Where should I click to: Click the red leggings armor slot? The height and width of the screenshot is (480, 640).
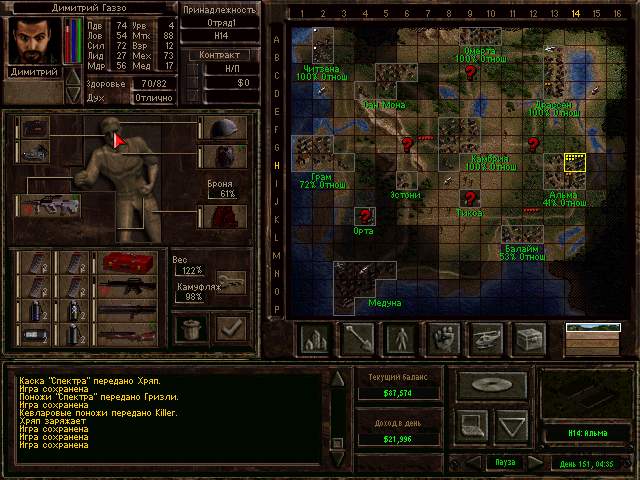coord(224,216)
